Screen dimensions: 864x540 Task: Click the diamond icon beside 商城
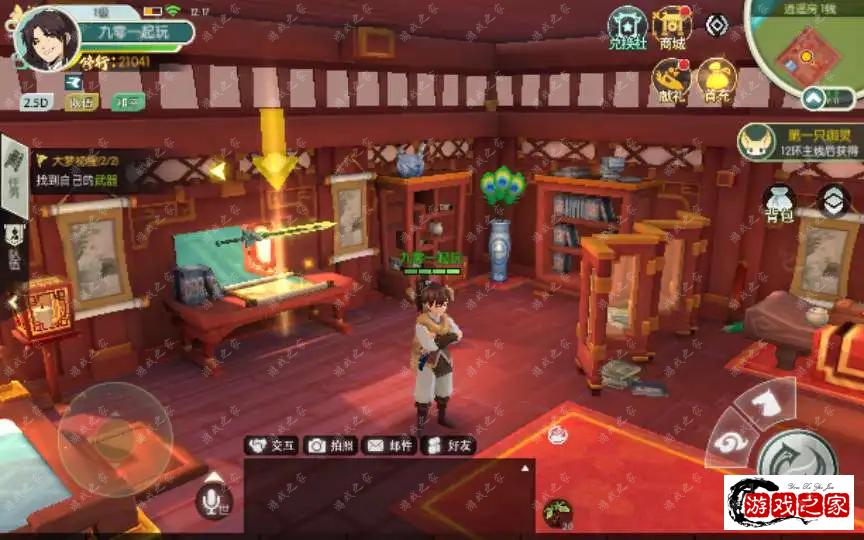point(716,25)
